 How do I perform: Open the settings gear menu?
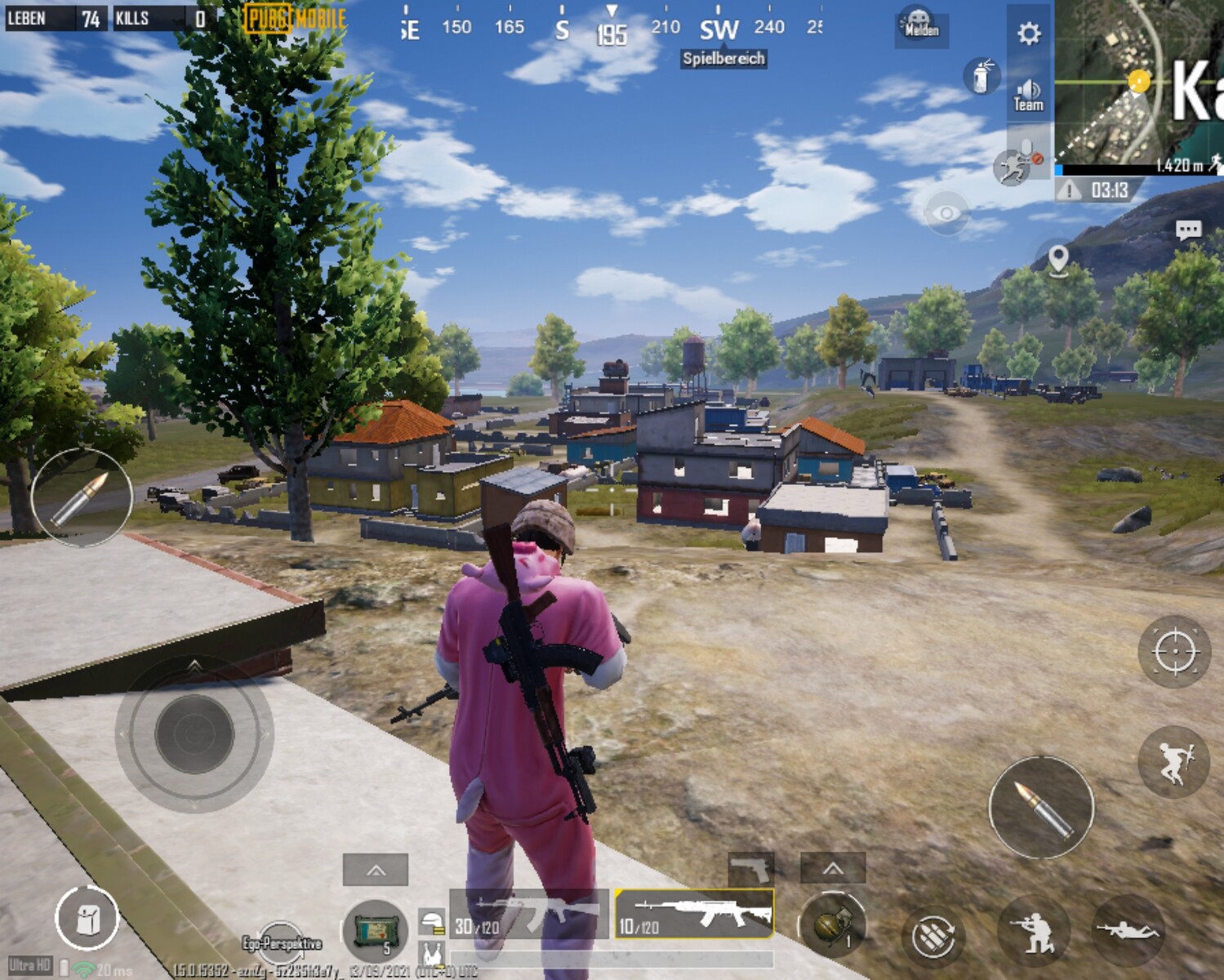(x=1029, y=33)
